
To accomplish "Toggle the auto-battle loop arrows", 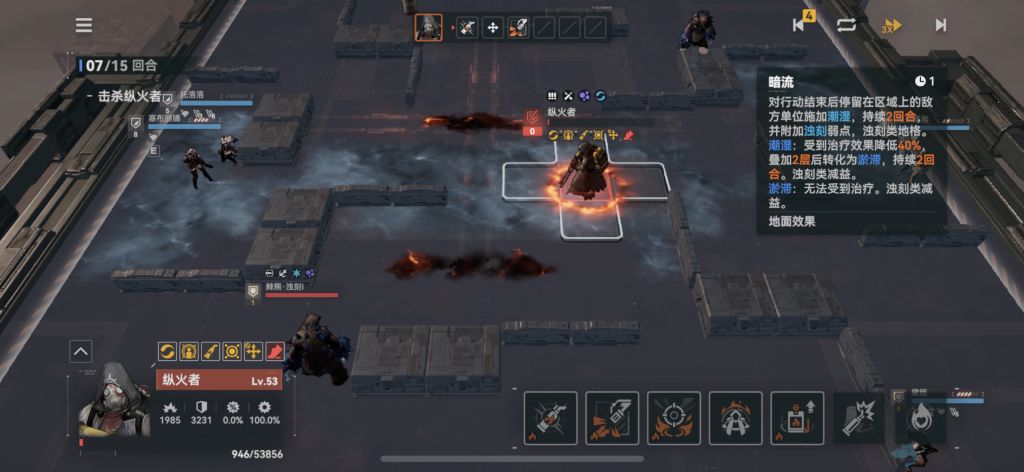I will [846, 25].
